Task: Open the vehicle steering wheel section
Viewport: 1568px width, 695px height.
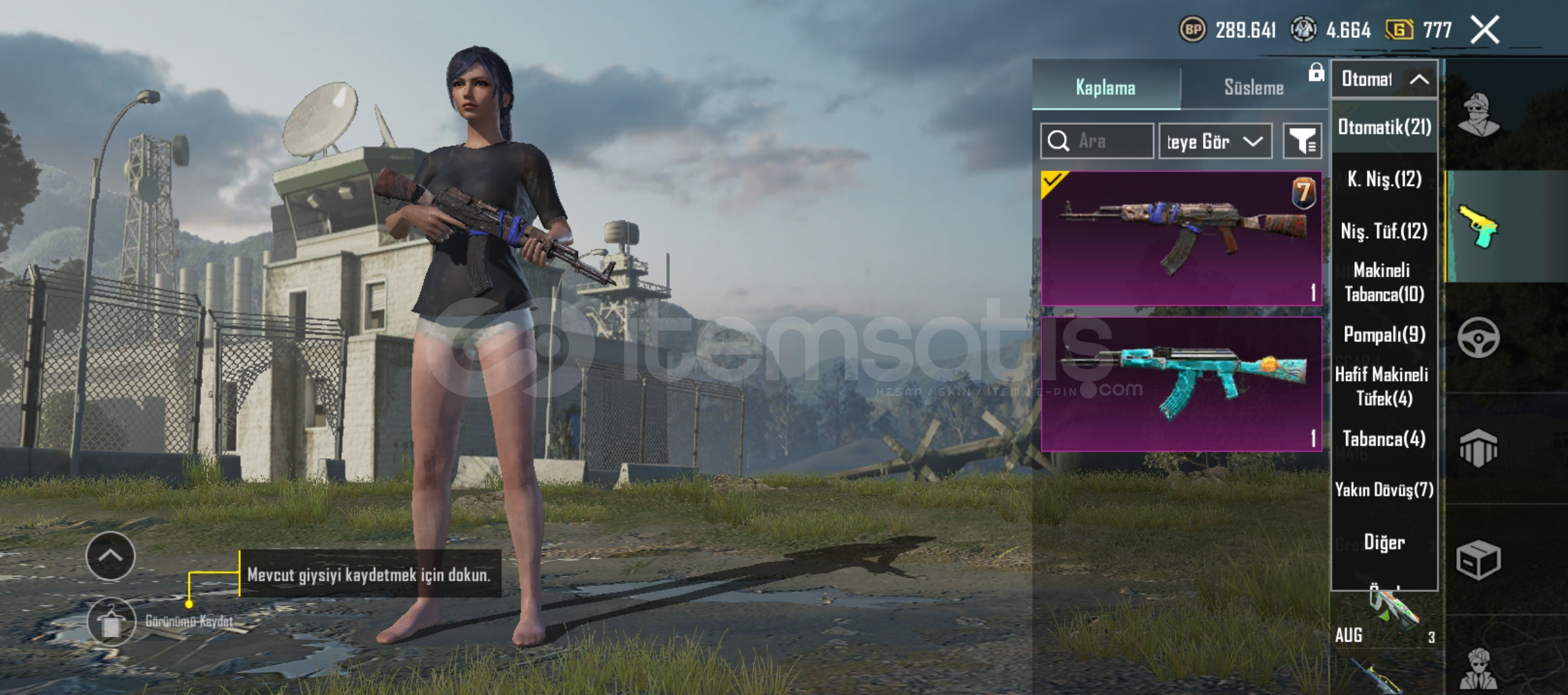Action: tap(1478, 338)
